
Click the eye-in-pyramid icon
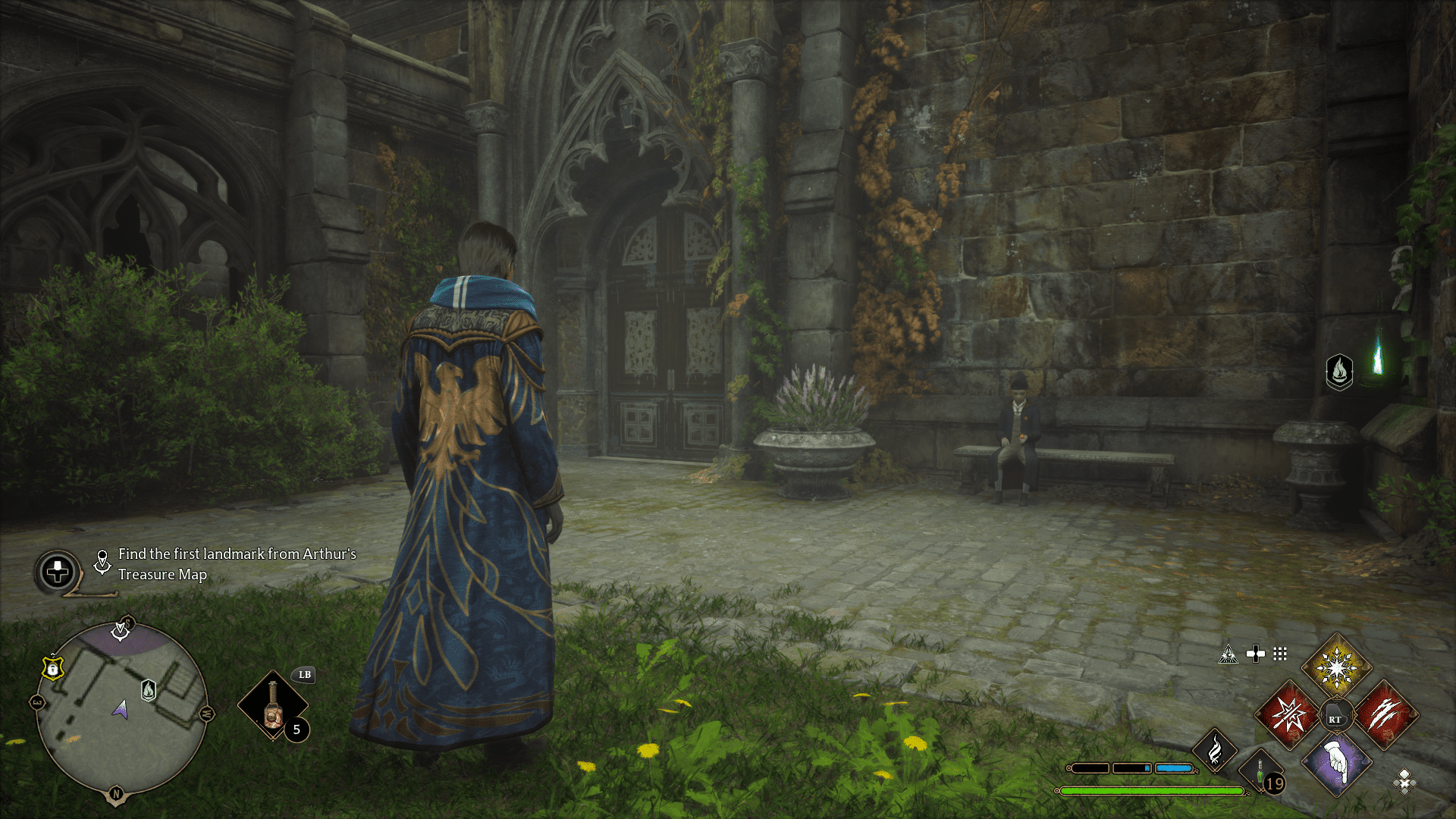pyautogui.click(x=1228, y=654)
